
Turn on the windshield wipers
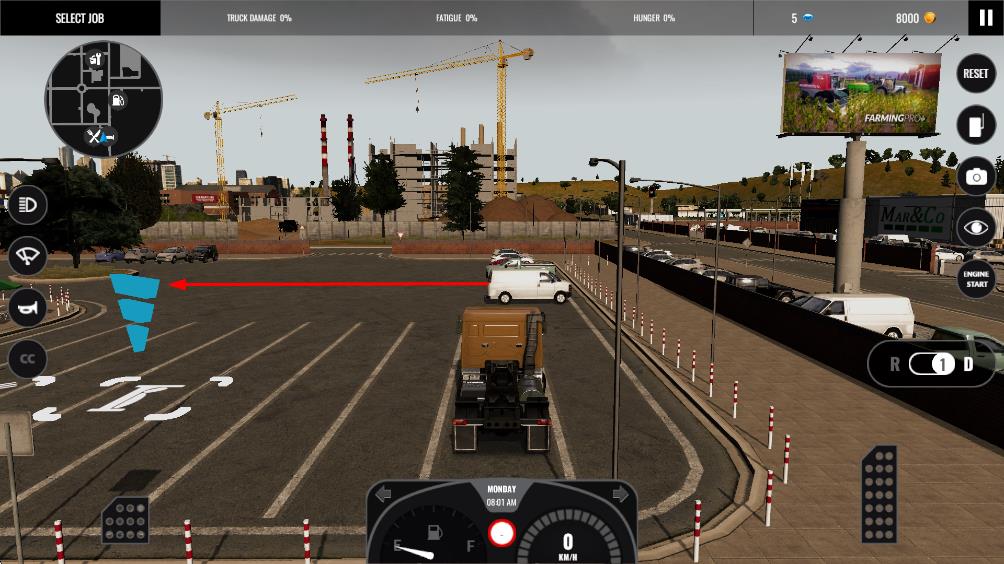coord(28,257)
